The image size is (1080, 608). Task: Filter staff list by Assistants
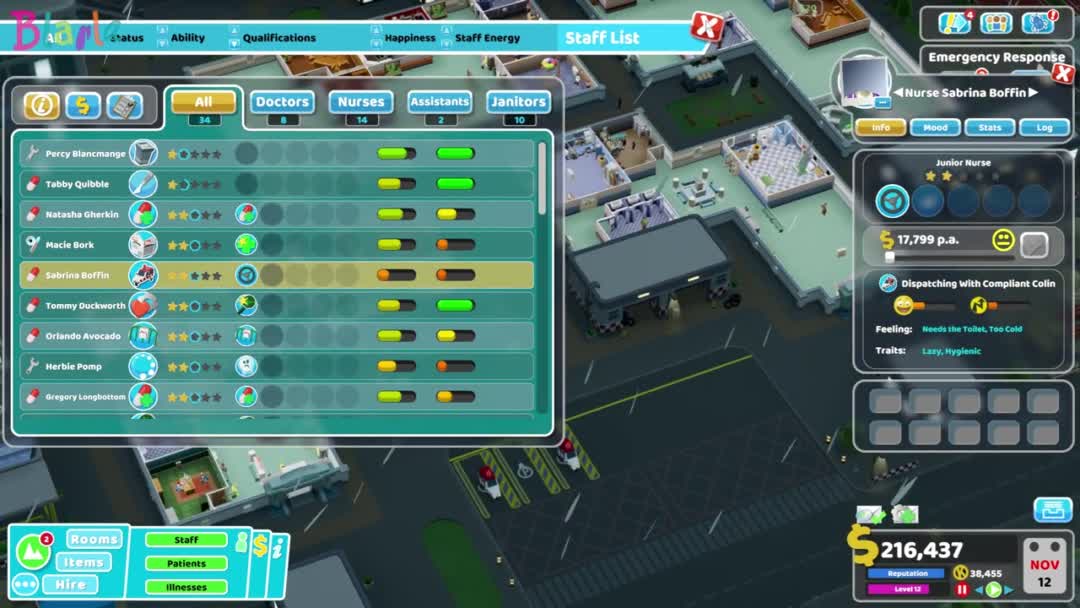point(439,102)
